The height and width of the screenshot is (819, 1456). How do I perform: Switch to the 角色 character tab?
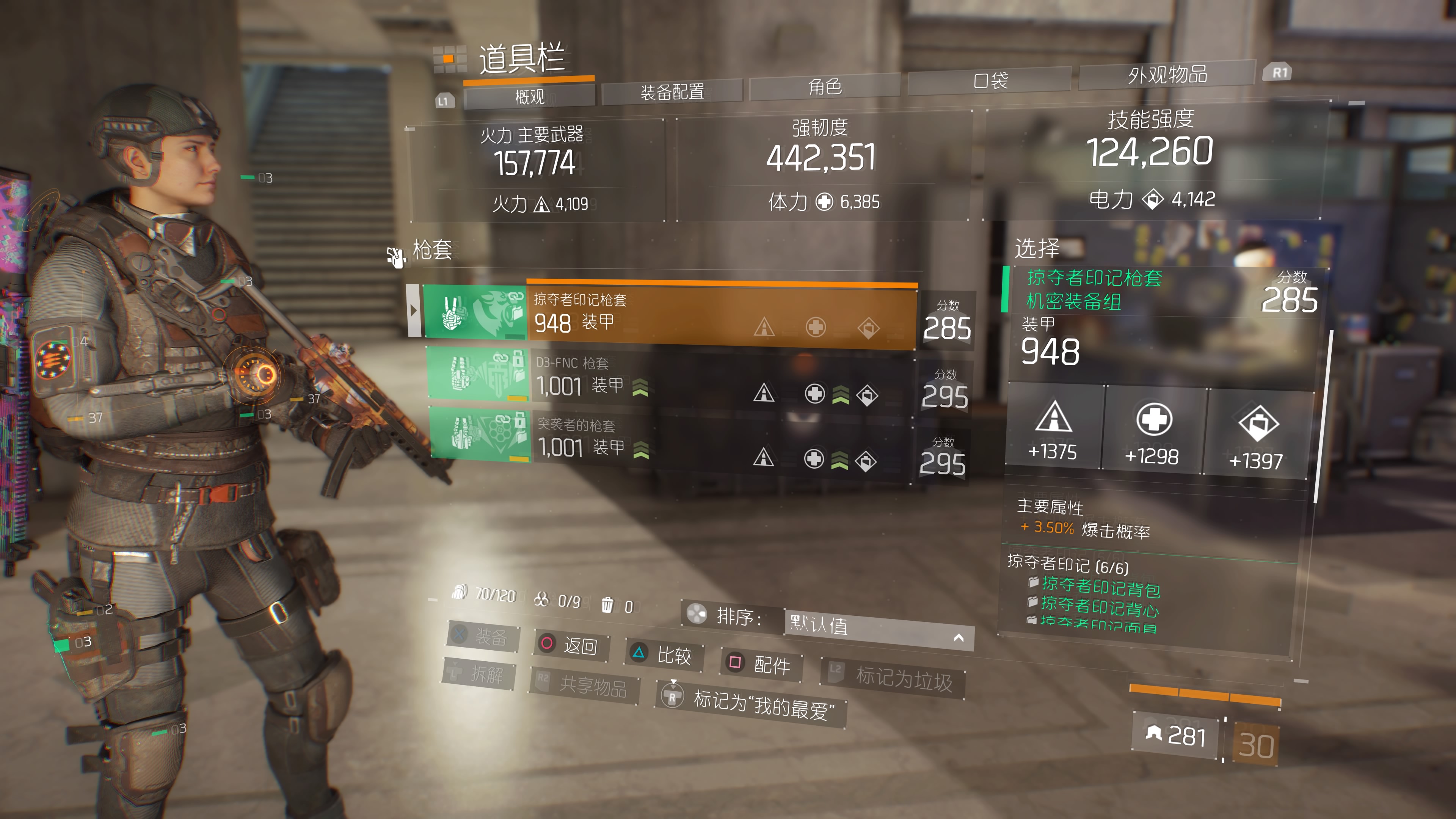point(825,86)
